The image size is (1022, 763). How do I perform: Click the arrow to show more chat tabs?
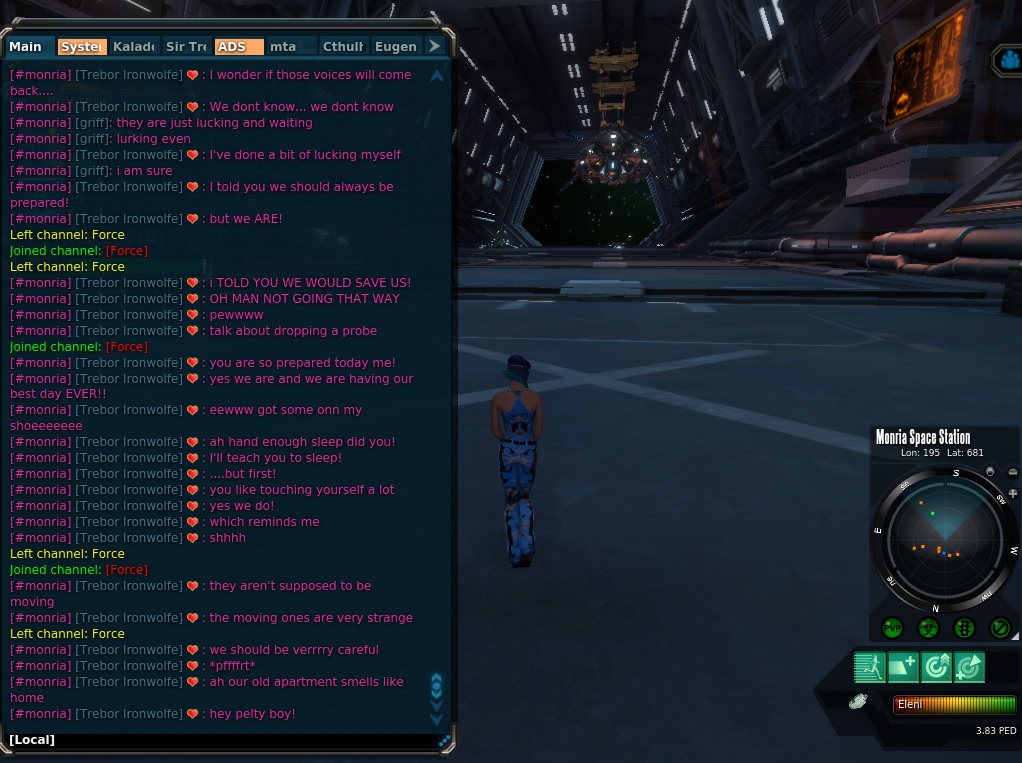click(434, 47)
